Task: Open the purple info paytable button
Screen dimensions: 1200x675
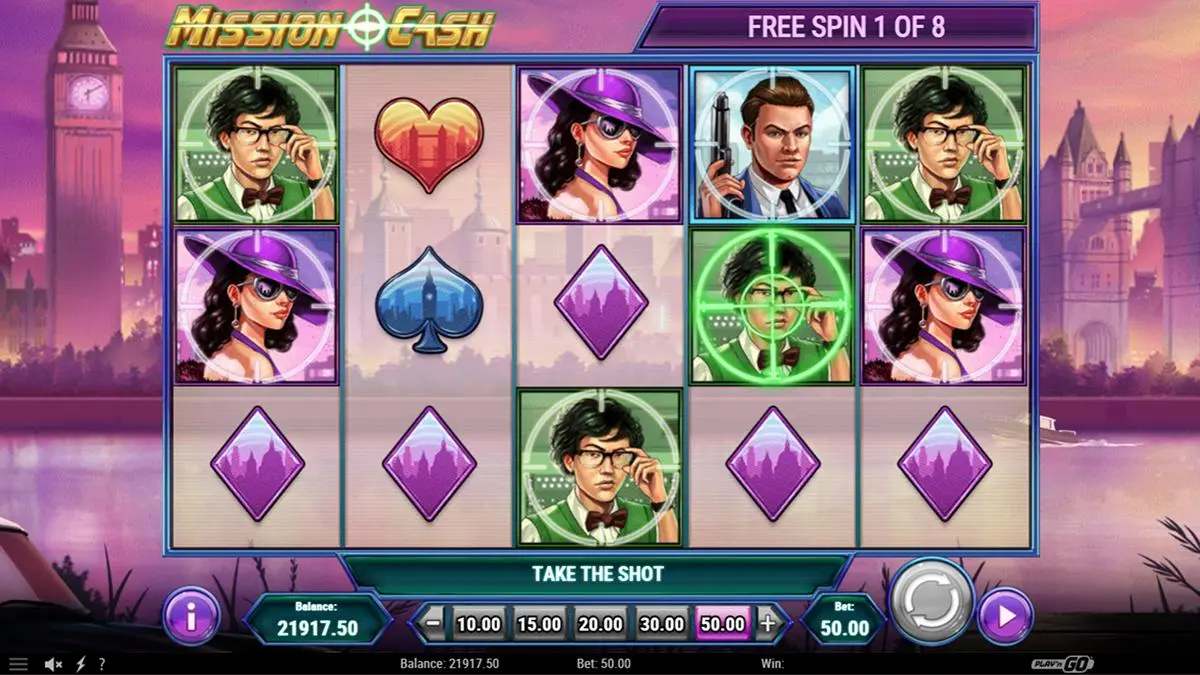Action: pyautogui.click(x=191, y=615)
